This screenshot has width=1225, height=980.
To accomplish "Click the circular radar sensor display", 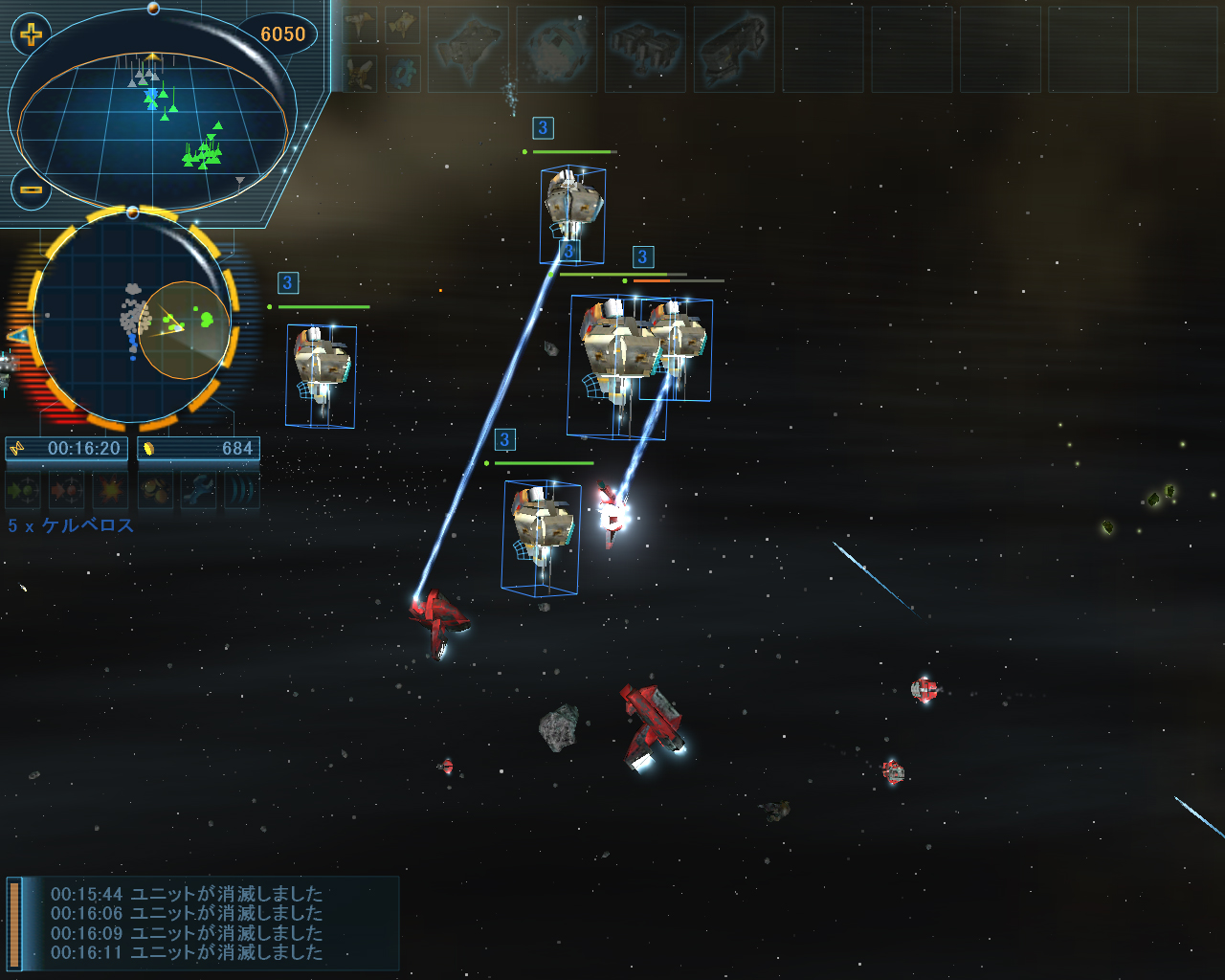I will click(133, 318).
